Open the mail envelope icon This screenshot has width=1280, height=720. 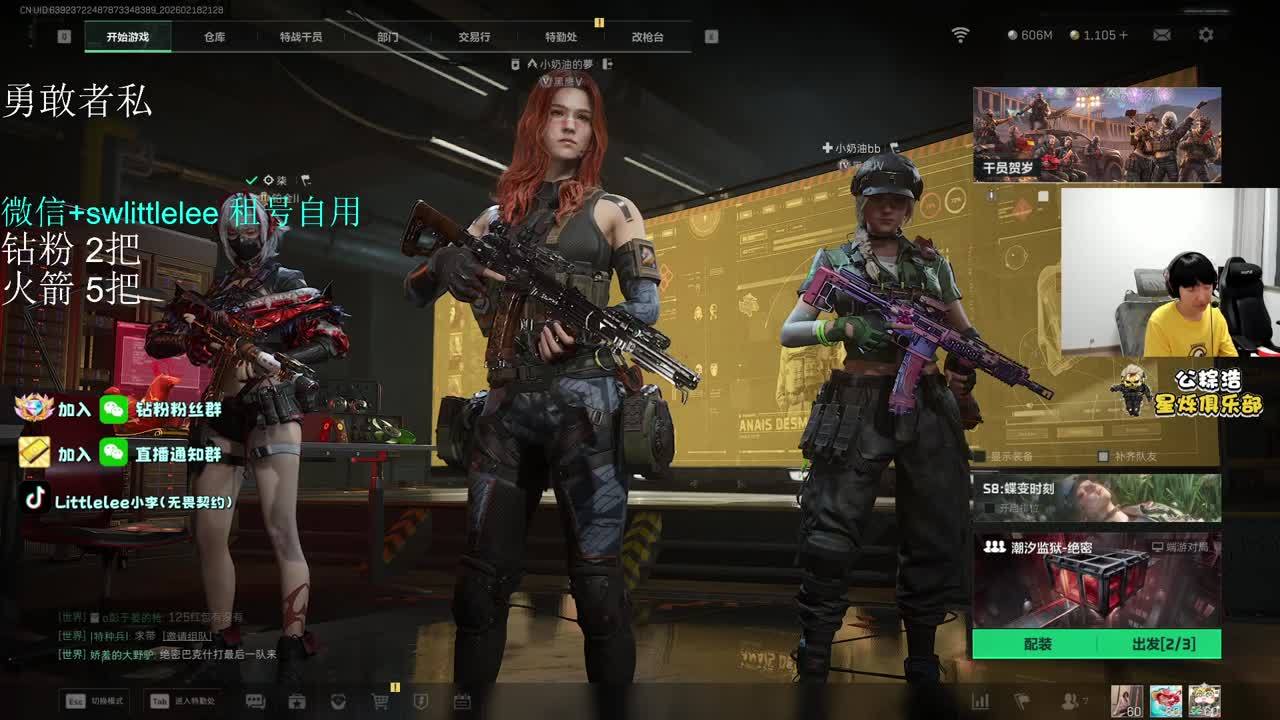coord(1162,35)
